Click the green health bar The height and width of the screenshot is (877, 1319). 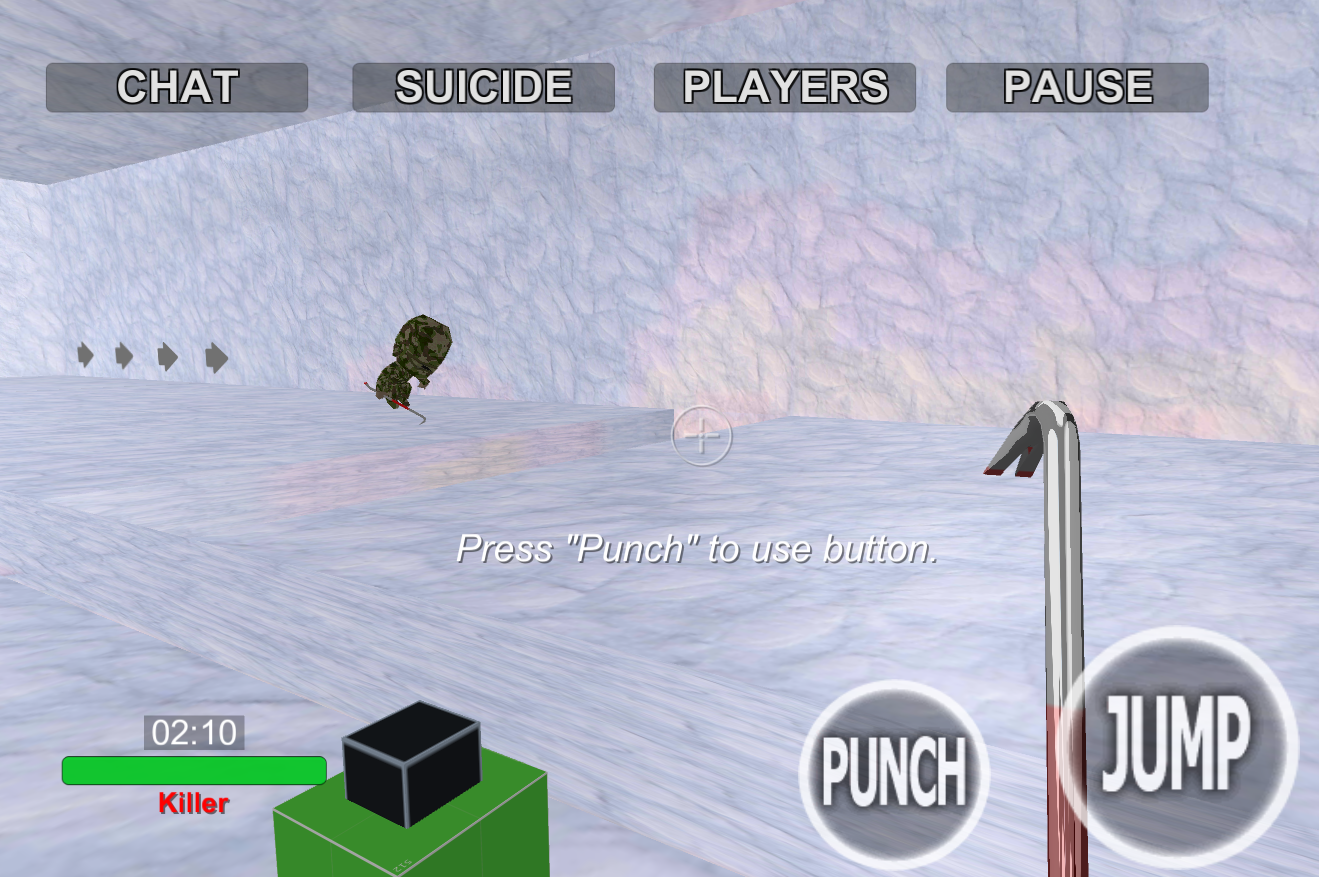193,770
